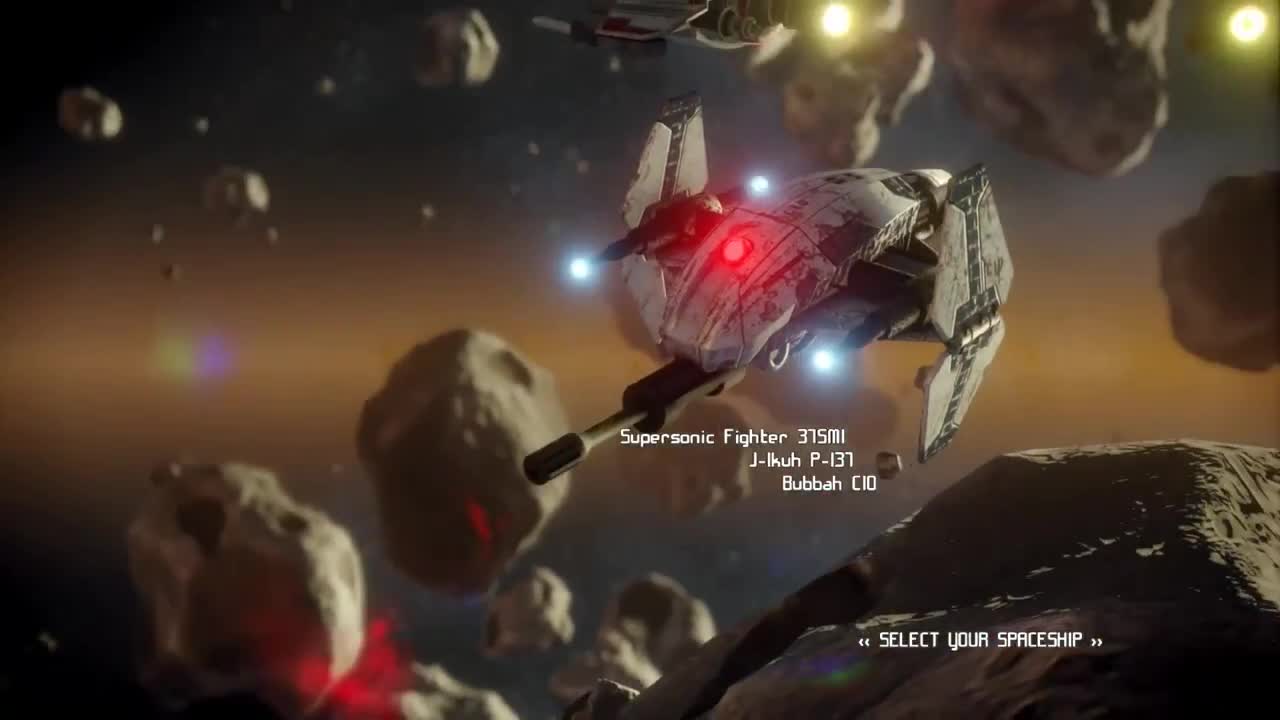The height and width of the screenshot is (720, 1280).
Task: Click the right » arrow to browse ships
Action: pos(1097,642)
